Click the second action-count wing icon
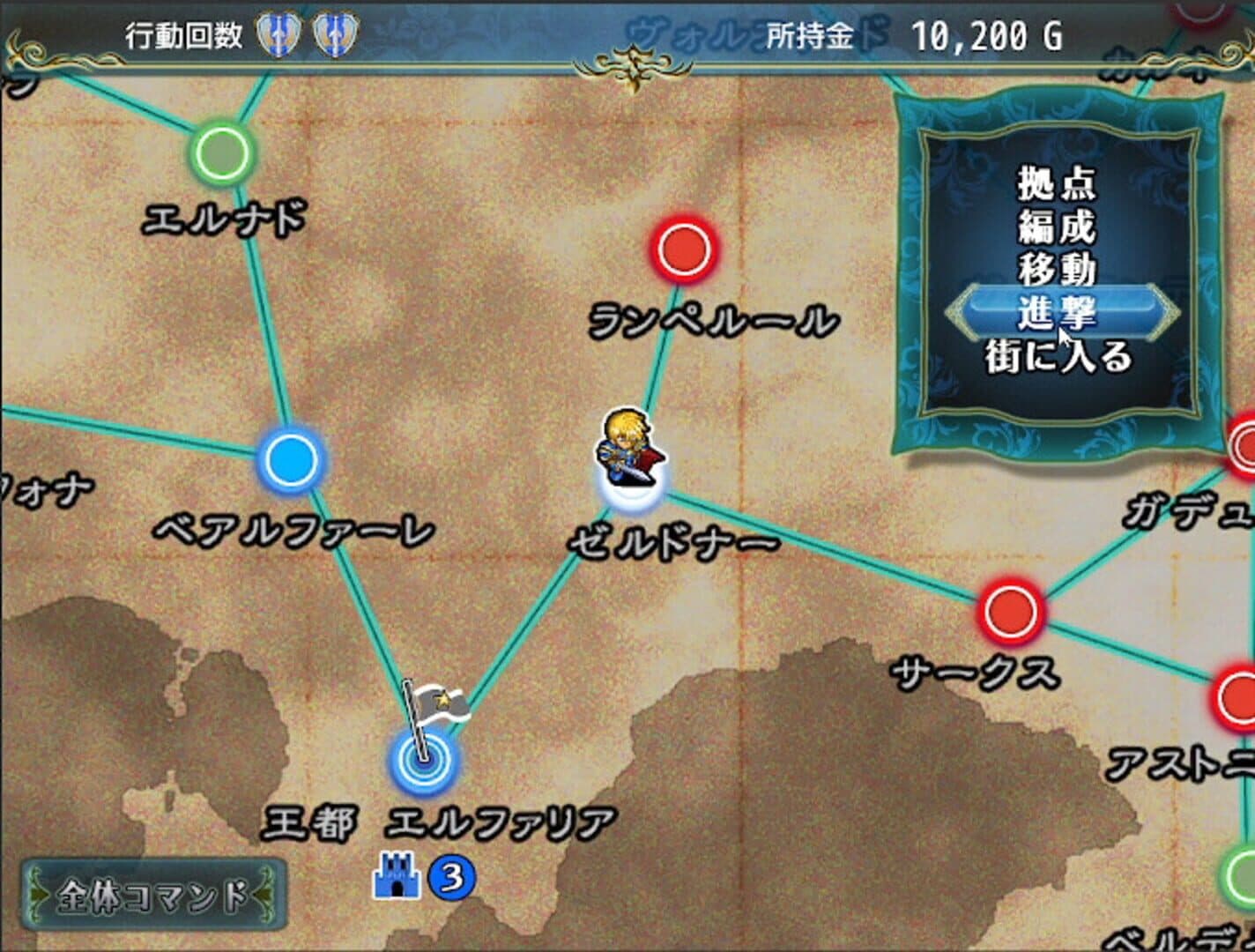This screenshot has width=1255, height=952. [335, 37]
